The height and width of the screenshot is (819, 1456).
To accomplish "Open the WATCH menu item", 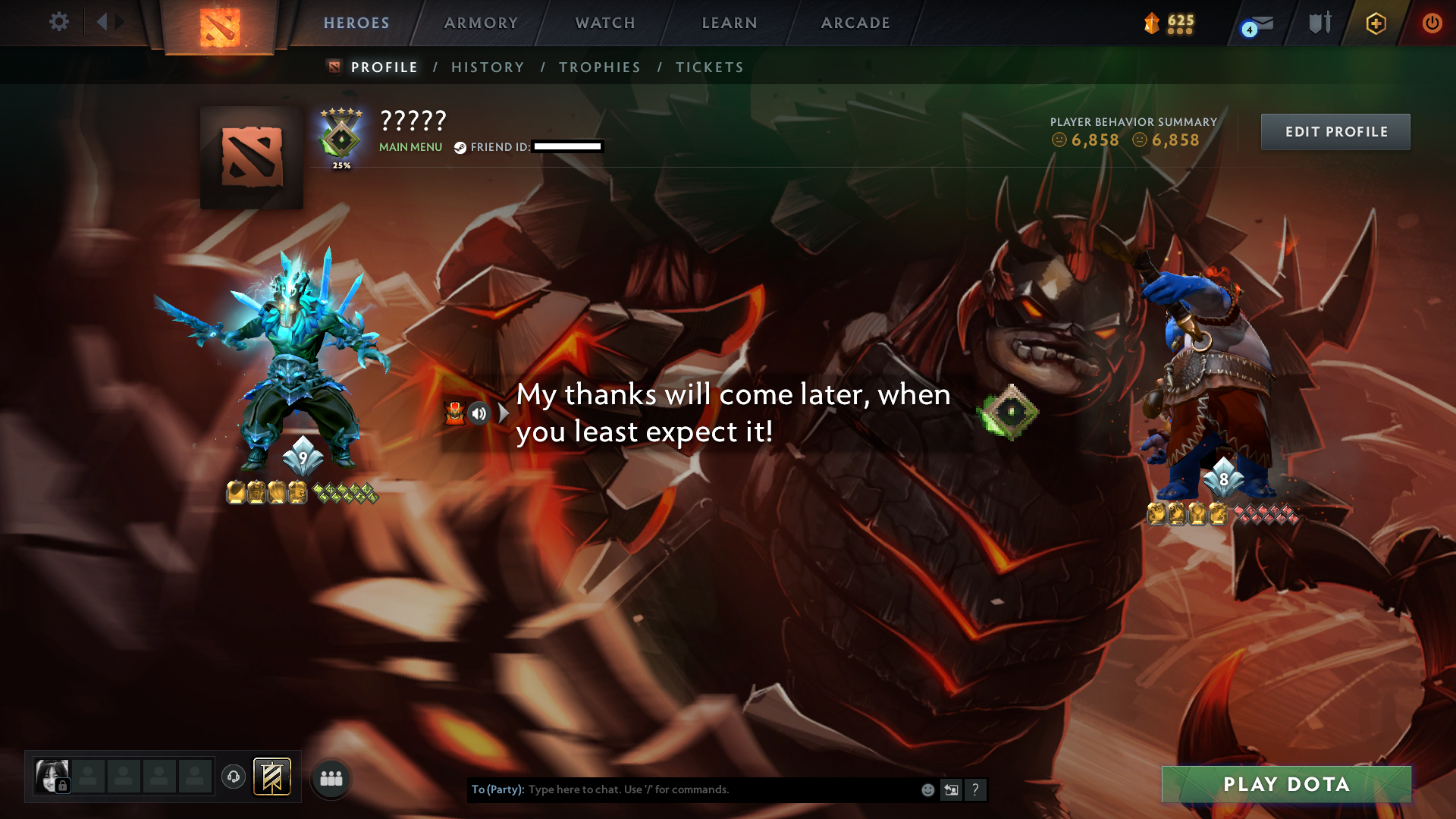I will point(604,23).
